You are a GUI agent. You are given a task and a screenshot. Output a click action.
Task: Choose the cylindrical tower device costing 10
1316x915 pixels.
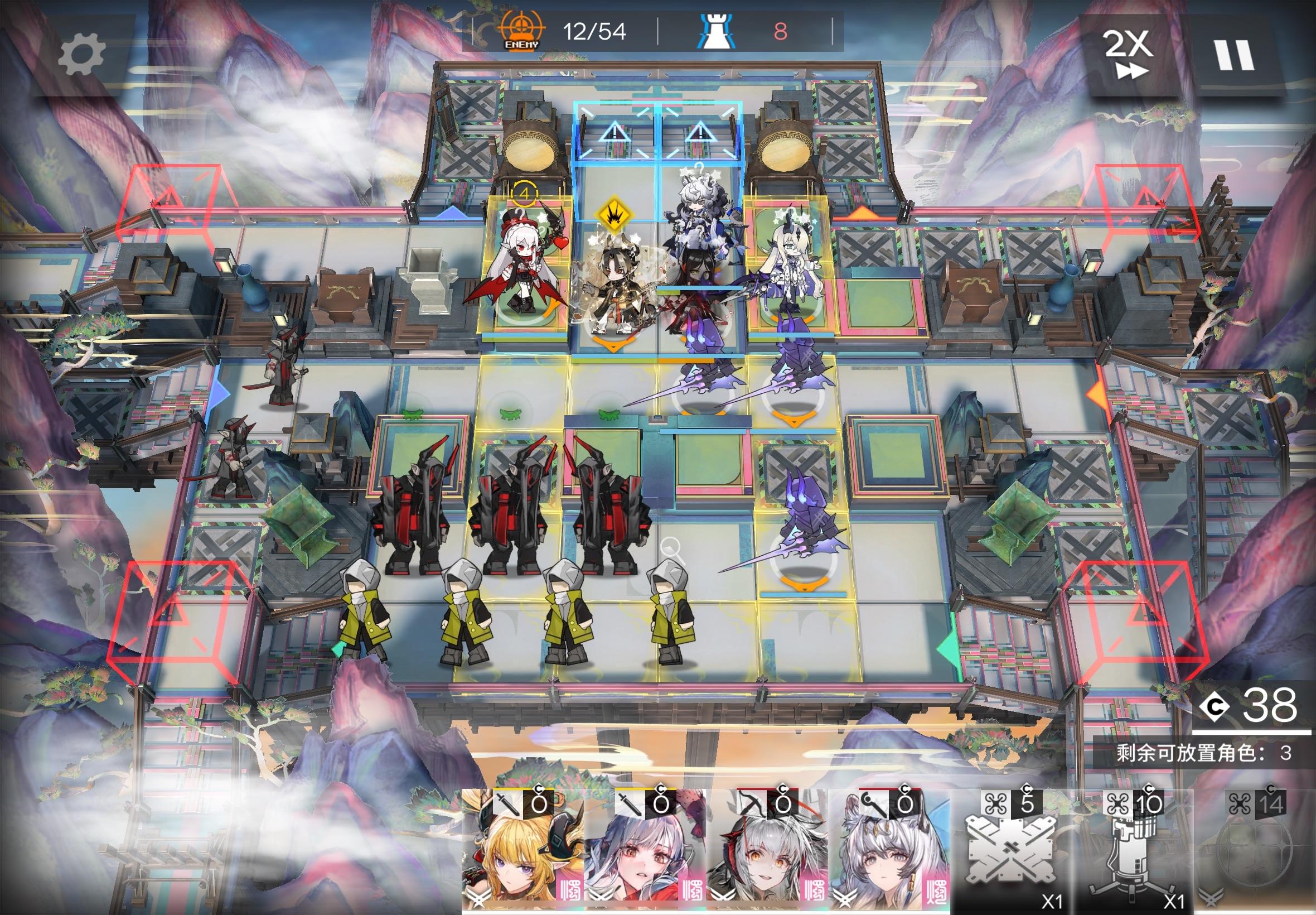(1133, 851)
